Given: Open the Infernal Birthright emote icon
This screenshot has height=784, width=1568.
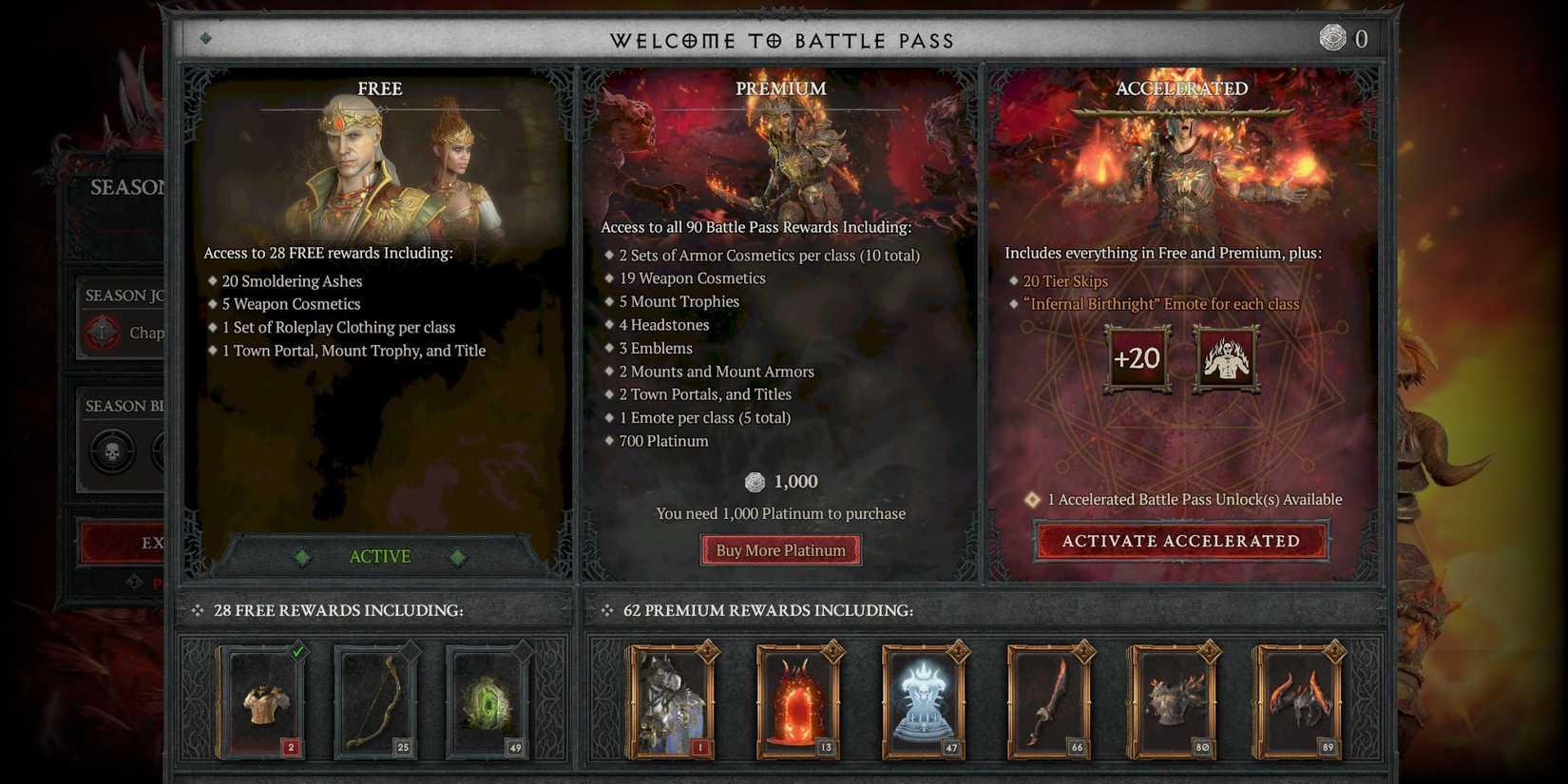Looking at the screenshot, I should click(x=1226, y=358).
